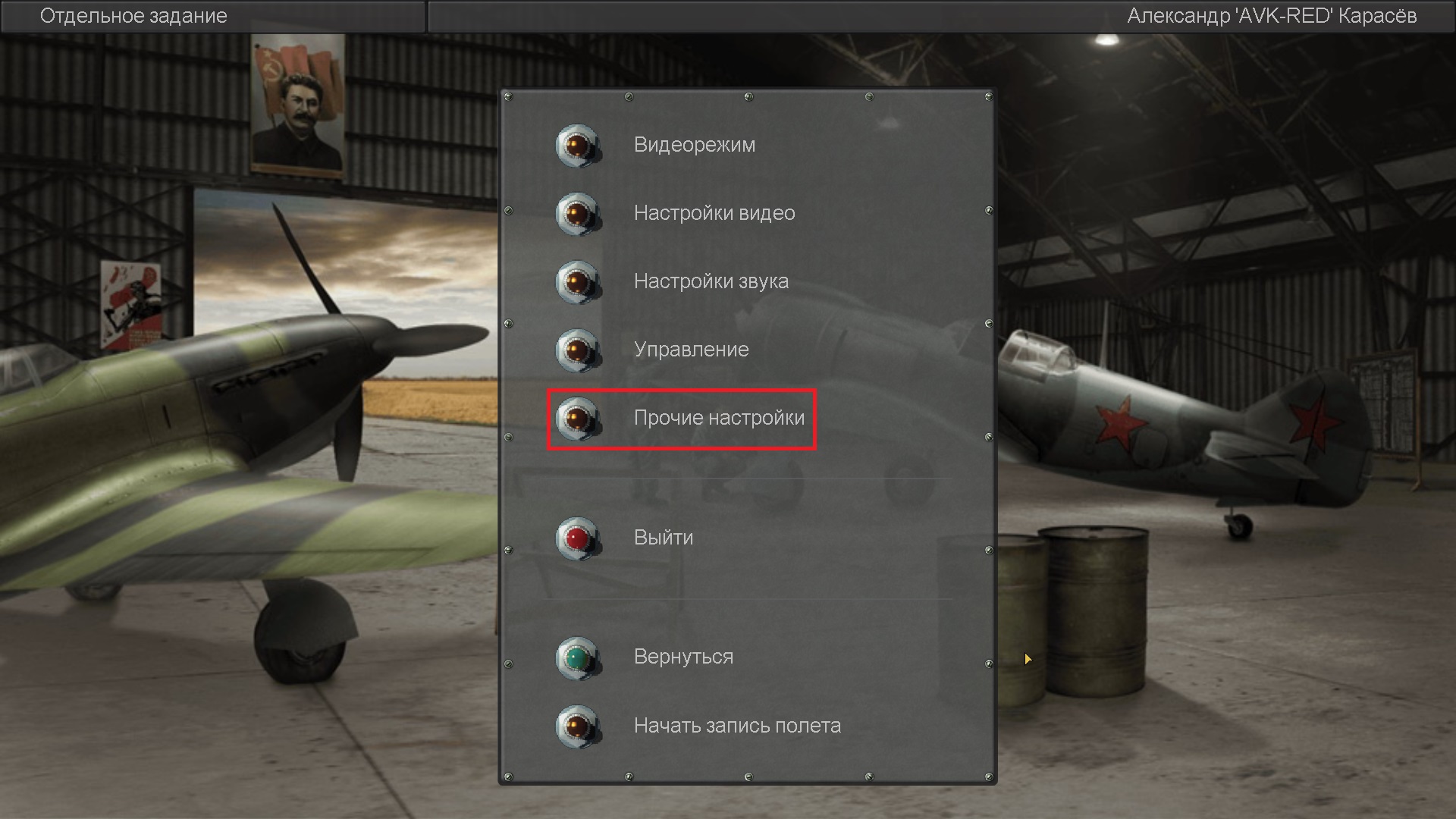Activate Начать запись полета

point(578,726)
